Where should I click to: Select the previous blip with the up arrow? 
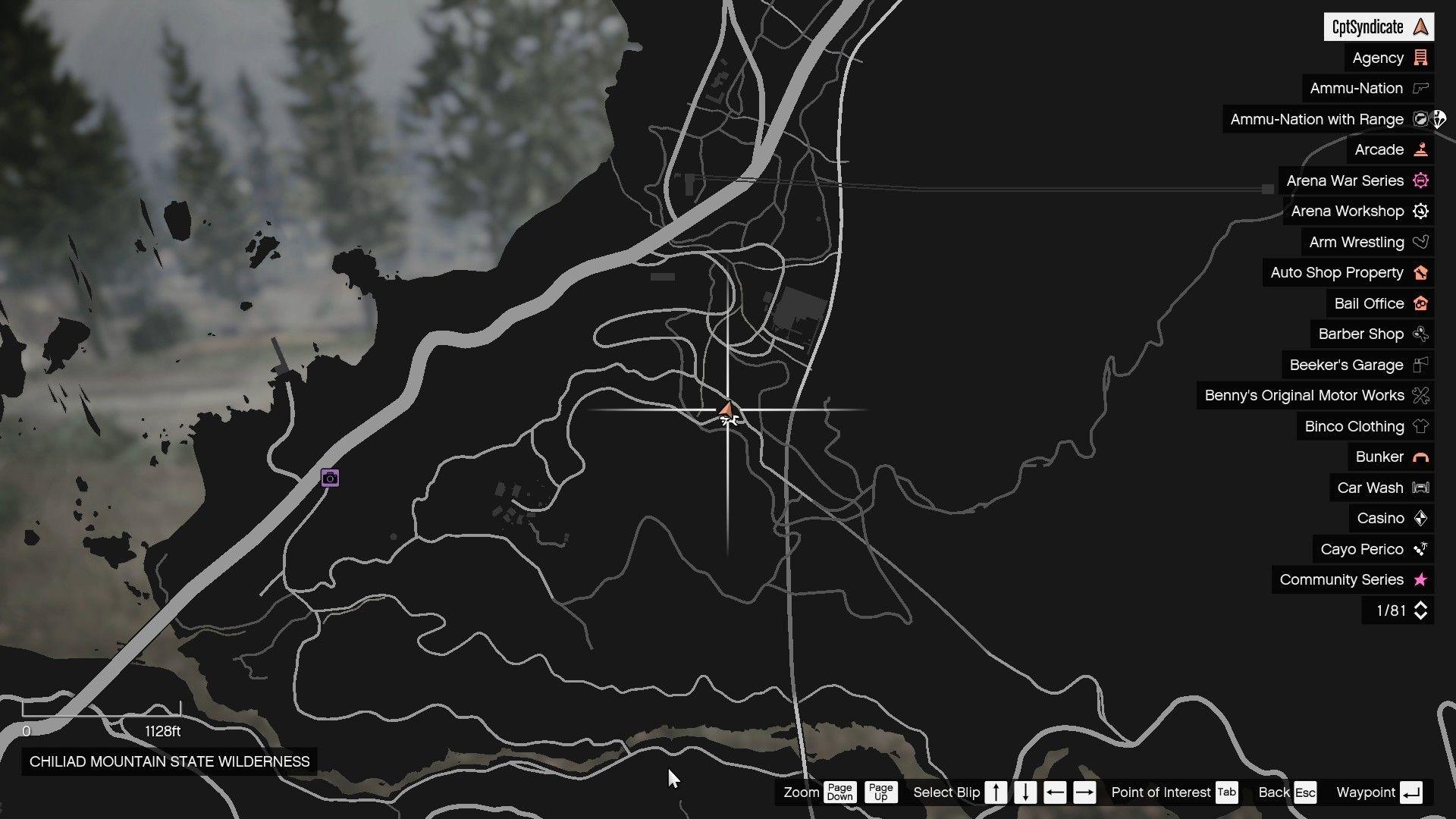tap(996, 792)
